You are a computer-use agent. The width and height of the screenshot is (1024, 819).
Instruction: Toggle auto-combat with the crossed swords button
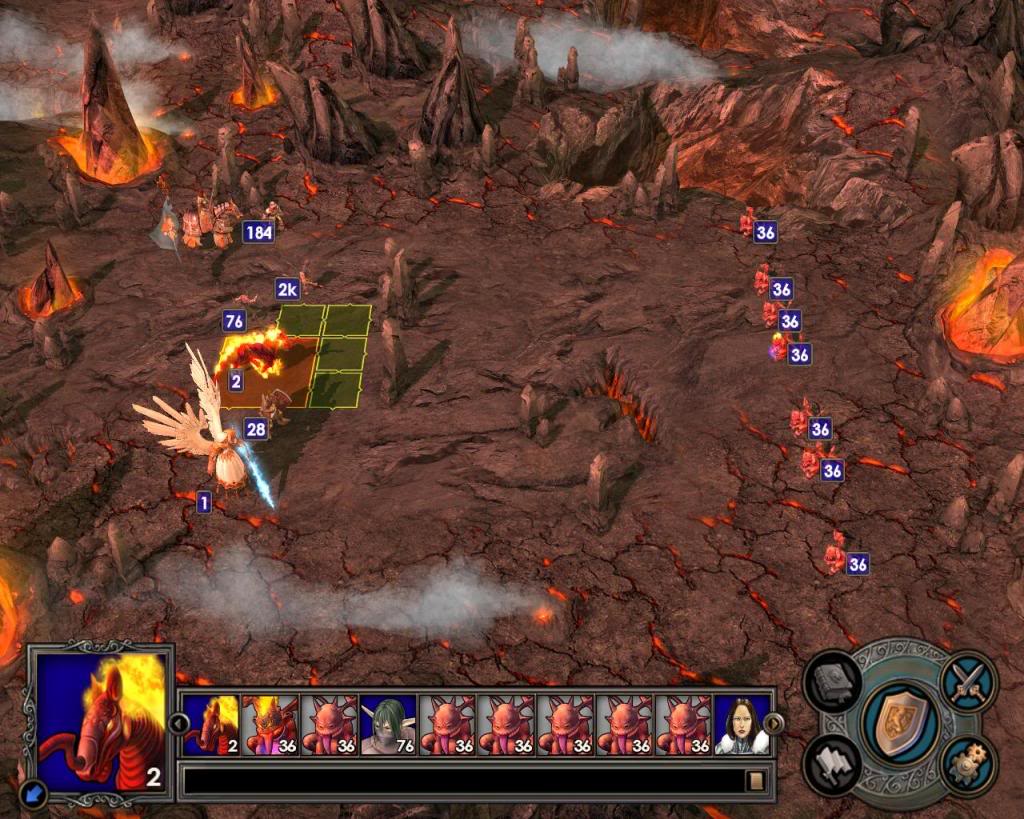click(968, 682)
